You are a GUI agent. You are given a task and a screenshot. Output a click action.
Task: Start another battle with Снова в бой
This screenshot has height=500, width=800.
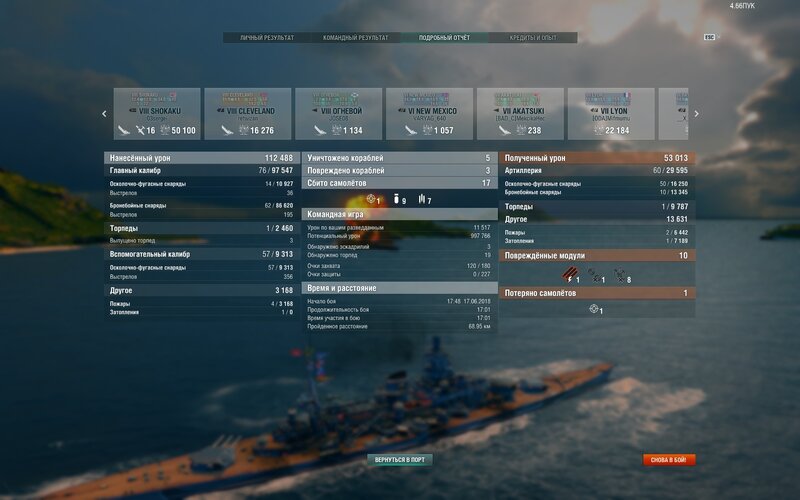(670, 460)
